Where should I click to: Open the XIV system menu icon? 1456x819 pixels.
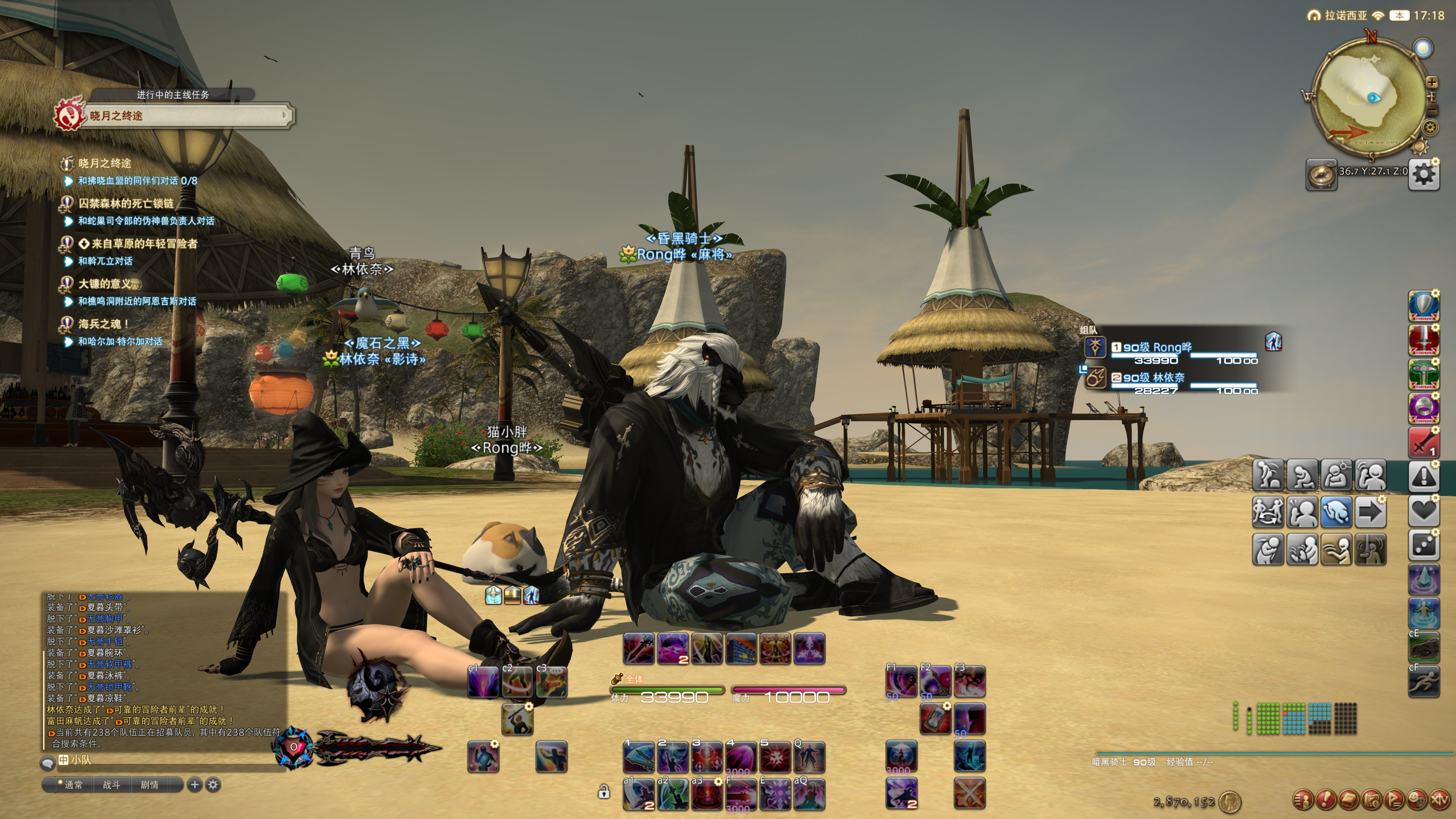[1440, 800]
